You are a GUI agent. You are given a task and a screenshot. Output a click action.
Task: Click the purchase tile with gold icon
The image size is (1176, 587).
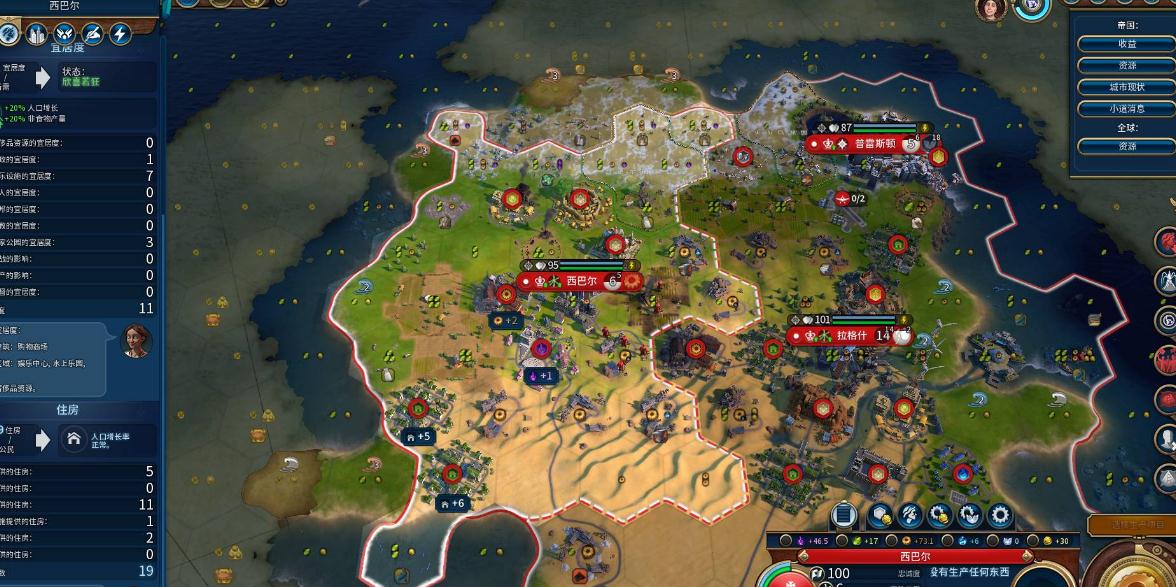tap(880, 515)
